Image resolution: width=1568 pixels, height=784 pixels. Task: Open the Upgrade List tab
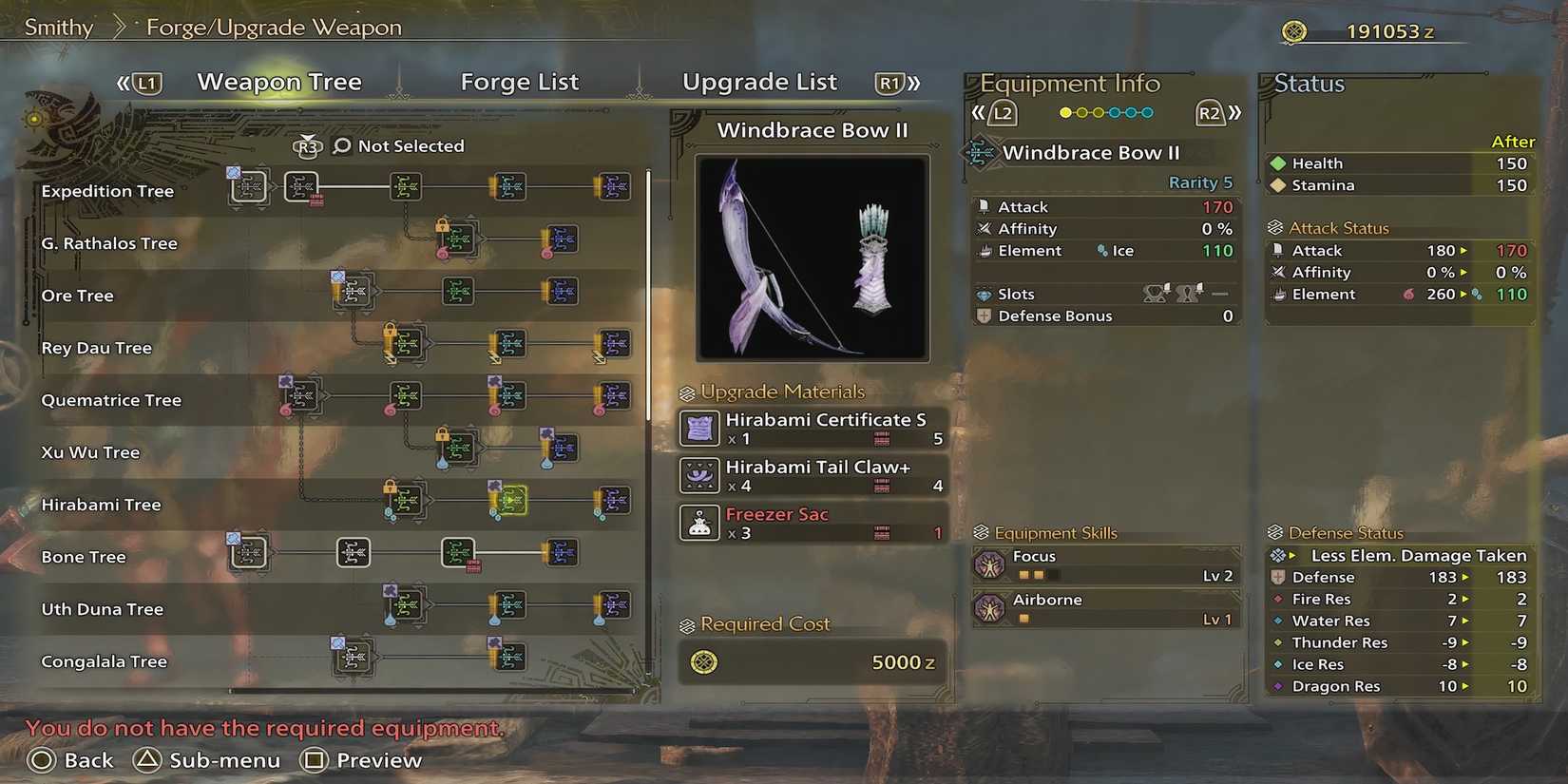pyautogui.click(x=759, y=82)
